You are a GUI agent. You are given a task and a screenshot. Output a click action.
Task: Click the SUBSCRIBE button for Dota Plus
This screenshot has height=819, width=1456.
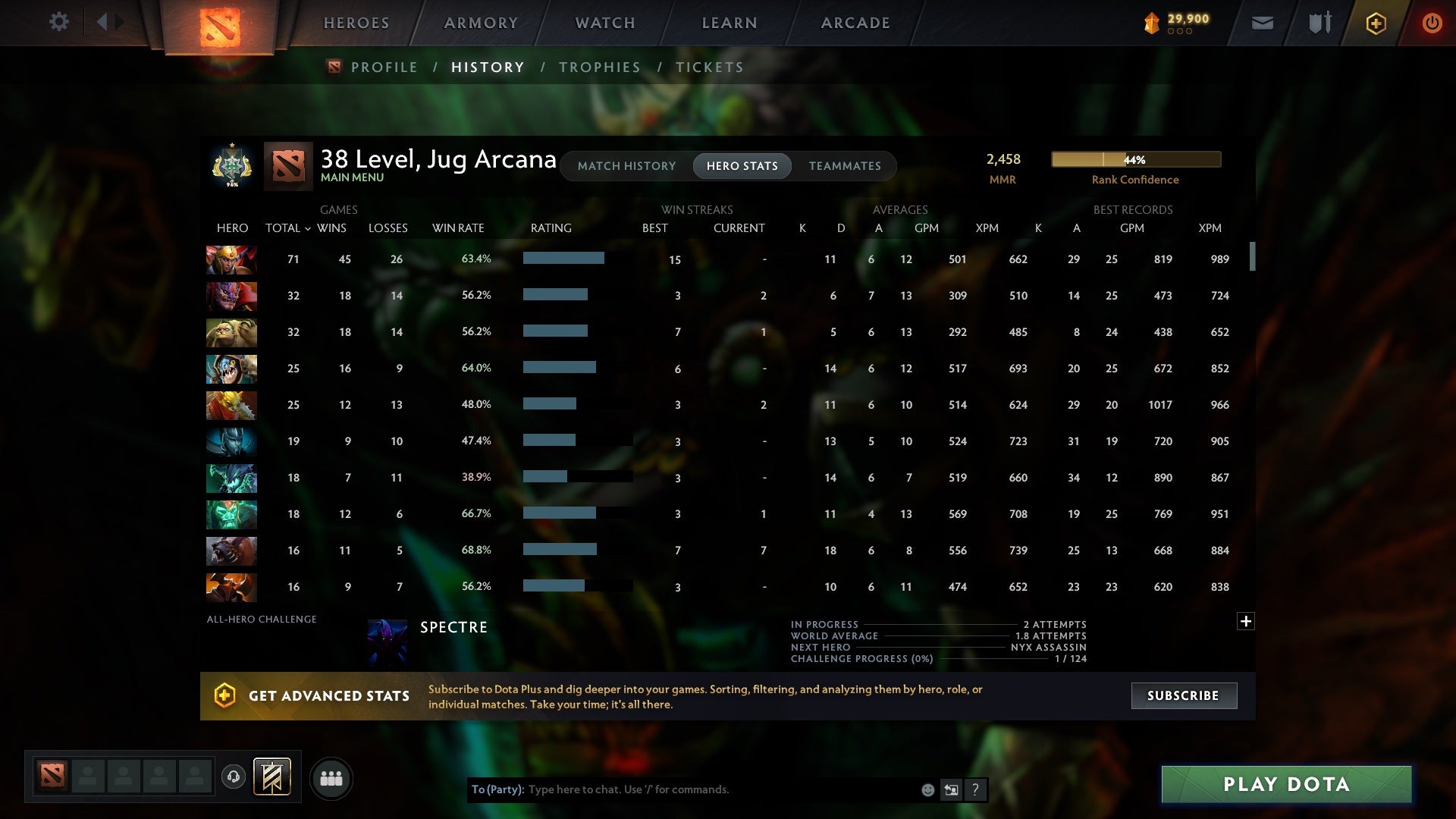1183,695
